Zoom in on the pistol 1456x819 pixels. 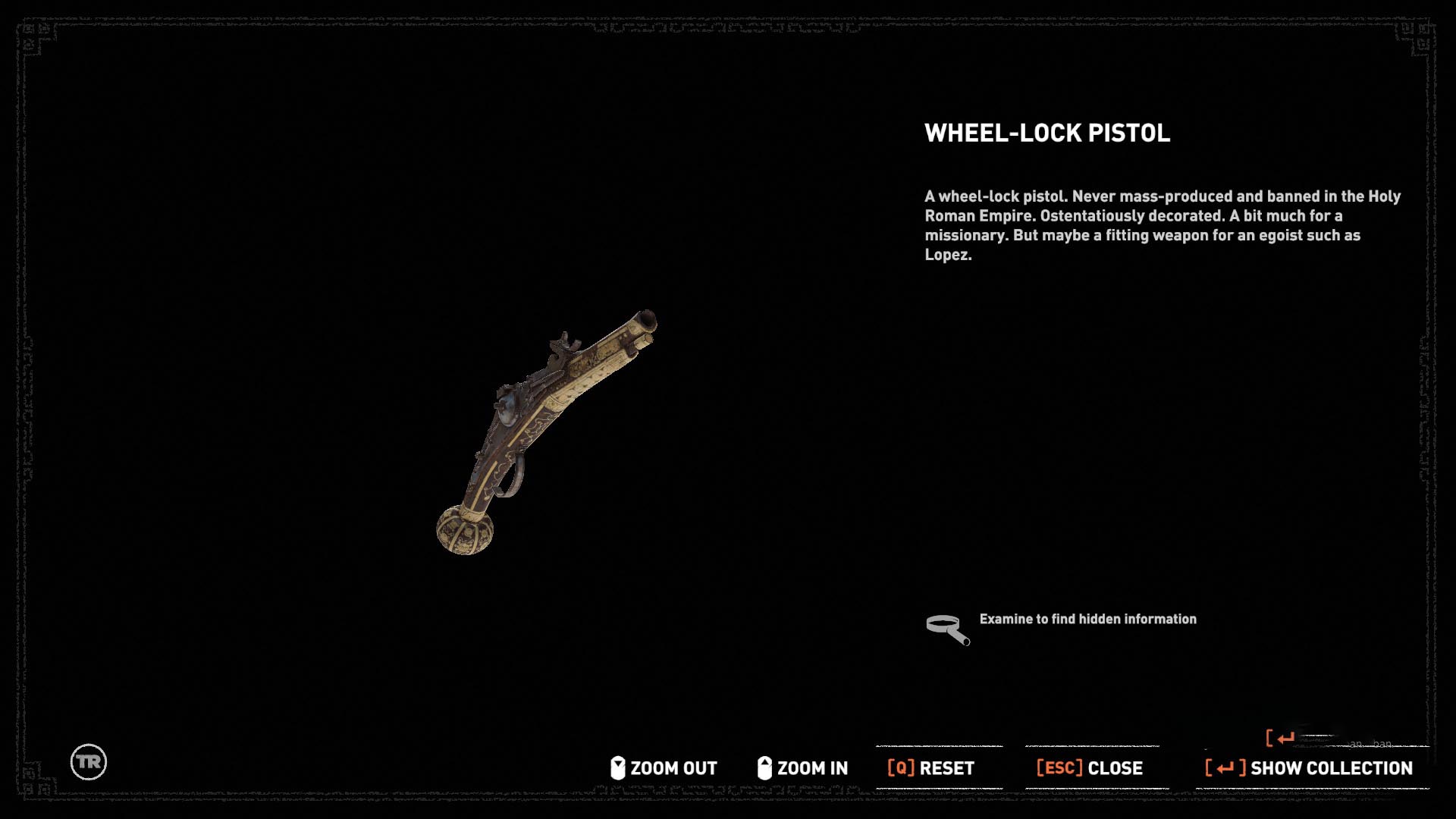tap(802, 768)
